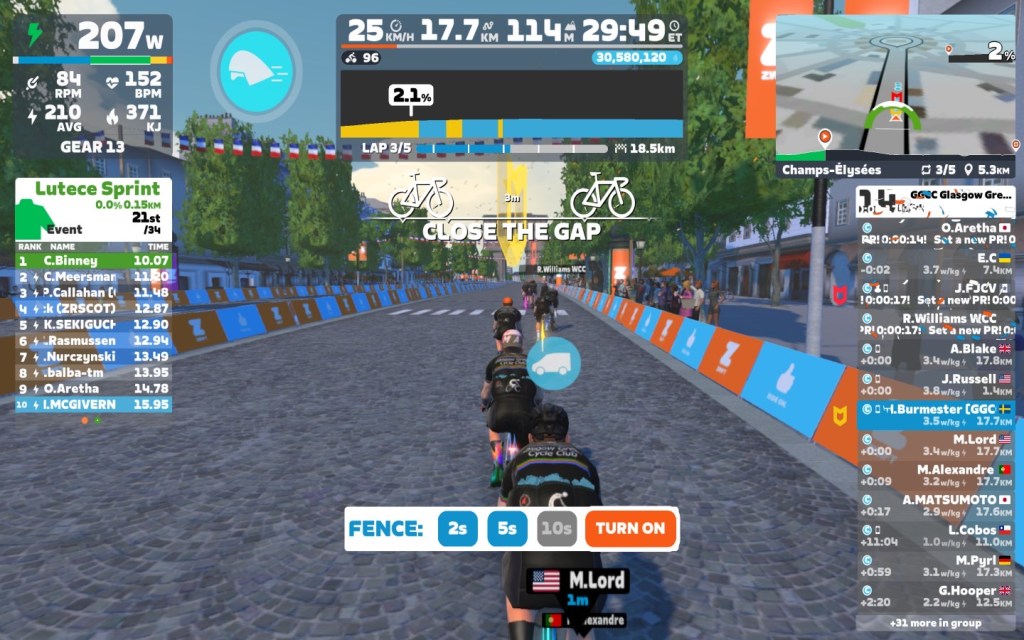Select the 10s fence option
Viewport: 1024px width, 640px height.
point(556,528)
